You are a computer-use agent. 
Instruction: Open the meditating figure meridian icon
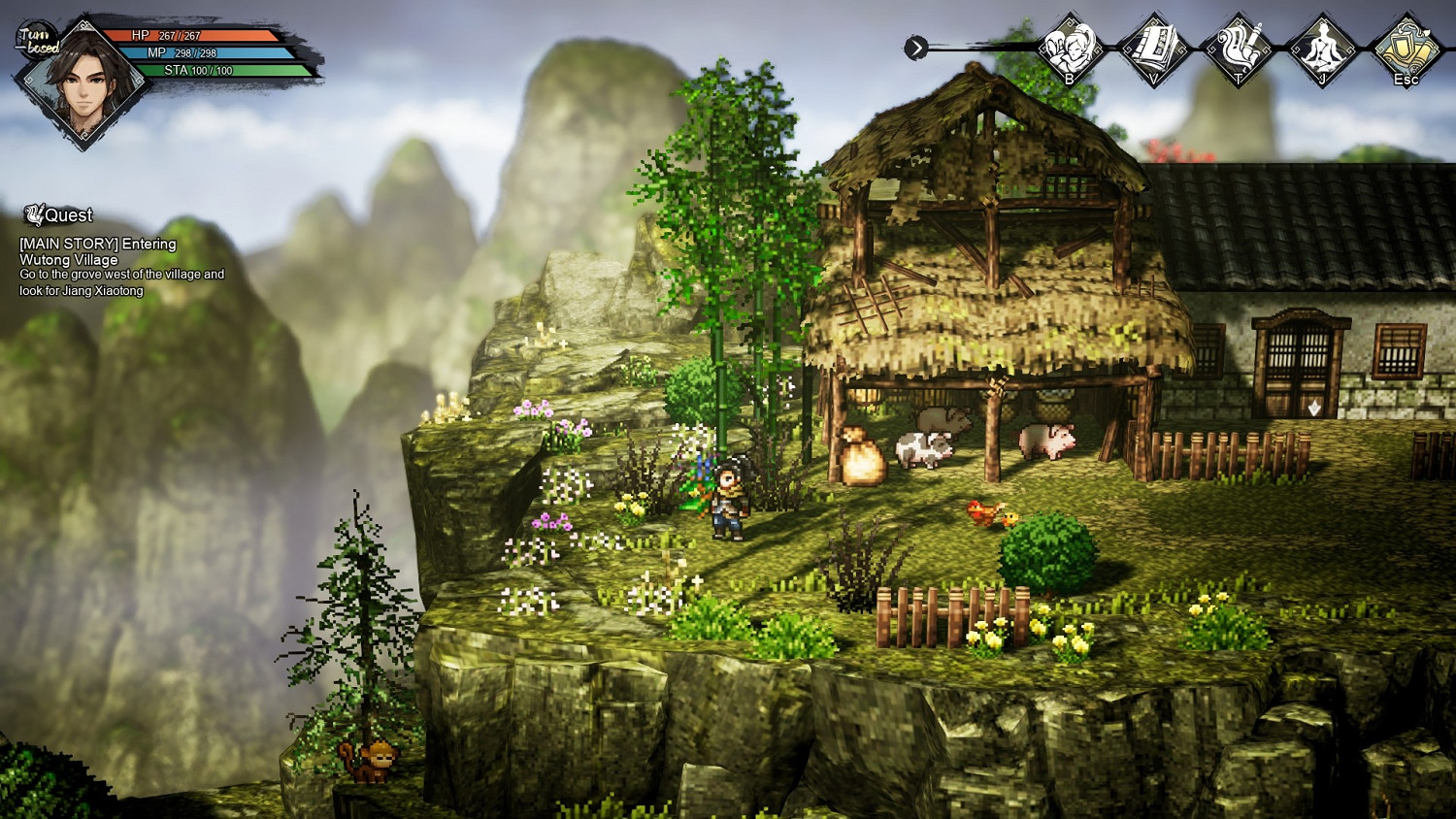1322,49
